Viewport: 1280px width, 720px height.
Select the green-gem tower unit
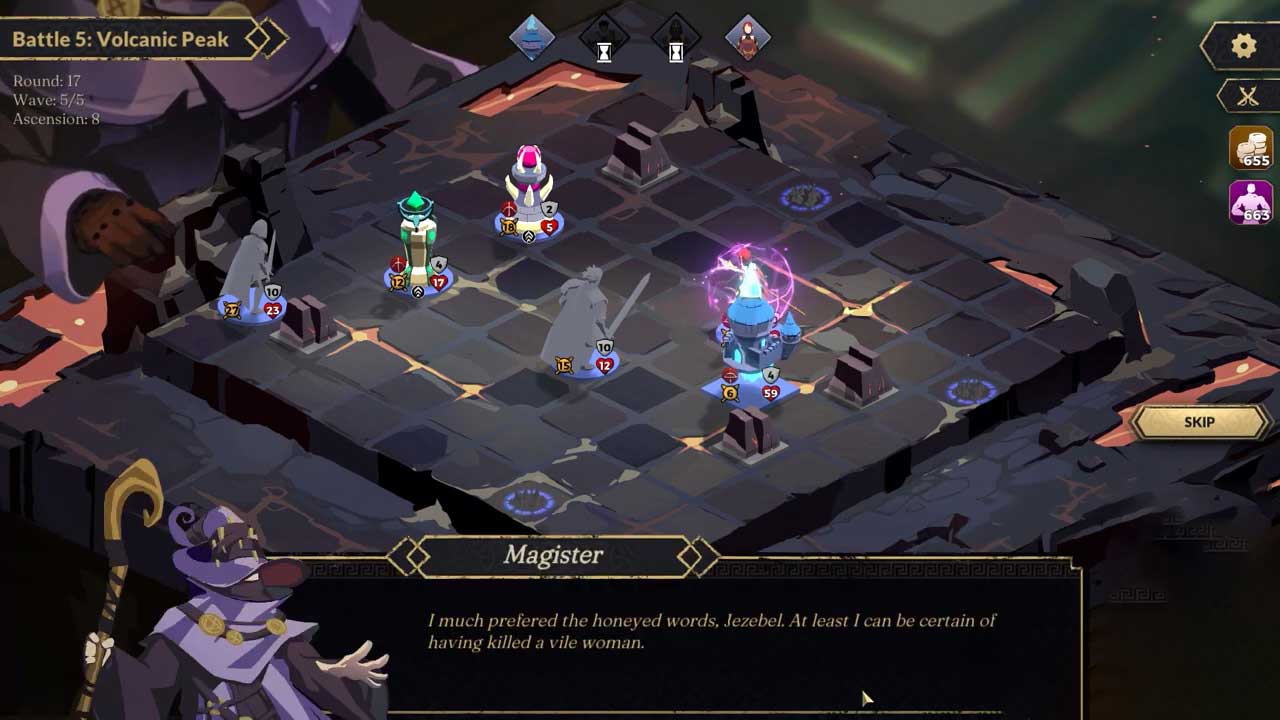[416, 240]
